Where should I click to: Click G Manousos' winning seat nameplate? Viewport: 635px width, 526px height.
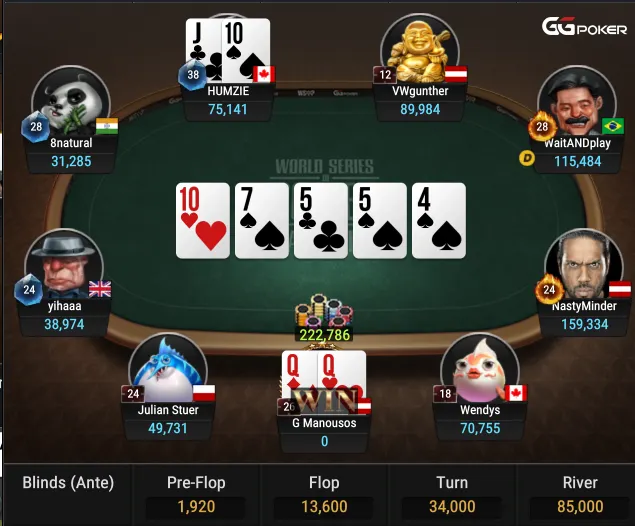click(325, 431)
